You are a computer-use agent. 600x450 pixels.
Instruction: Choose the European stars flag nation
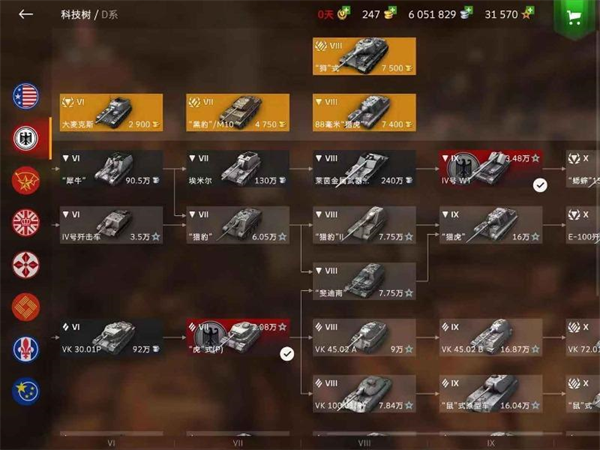pyautogui.click(x=25, y=391)
